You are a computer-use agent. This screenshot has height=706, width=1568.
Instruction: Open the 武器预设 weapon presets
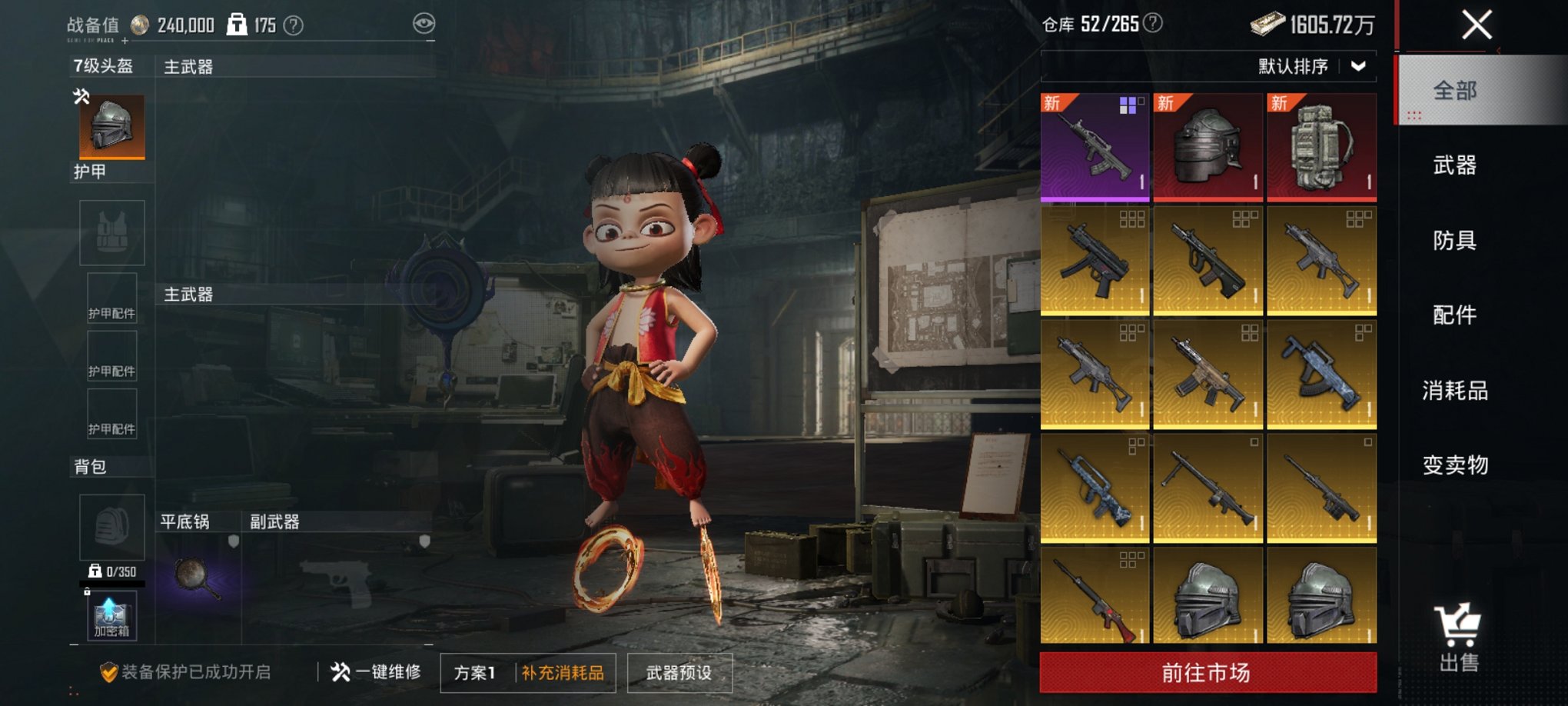tap(679, 673)
